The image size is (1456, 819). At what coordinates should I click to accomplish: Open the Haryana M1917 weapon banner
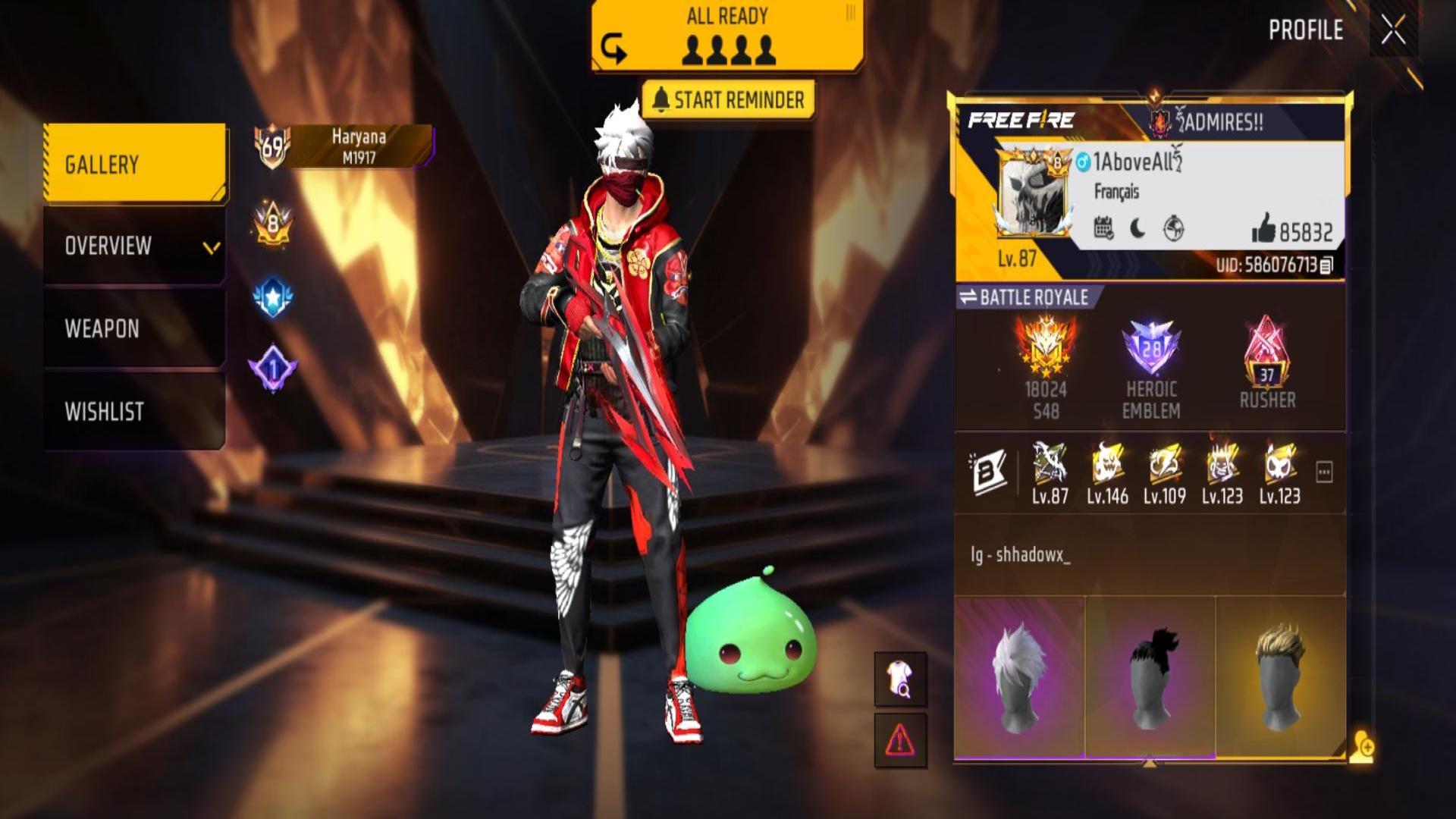coord(358,146)
